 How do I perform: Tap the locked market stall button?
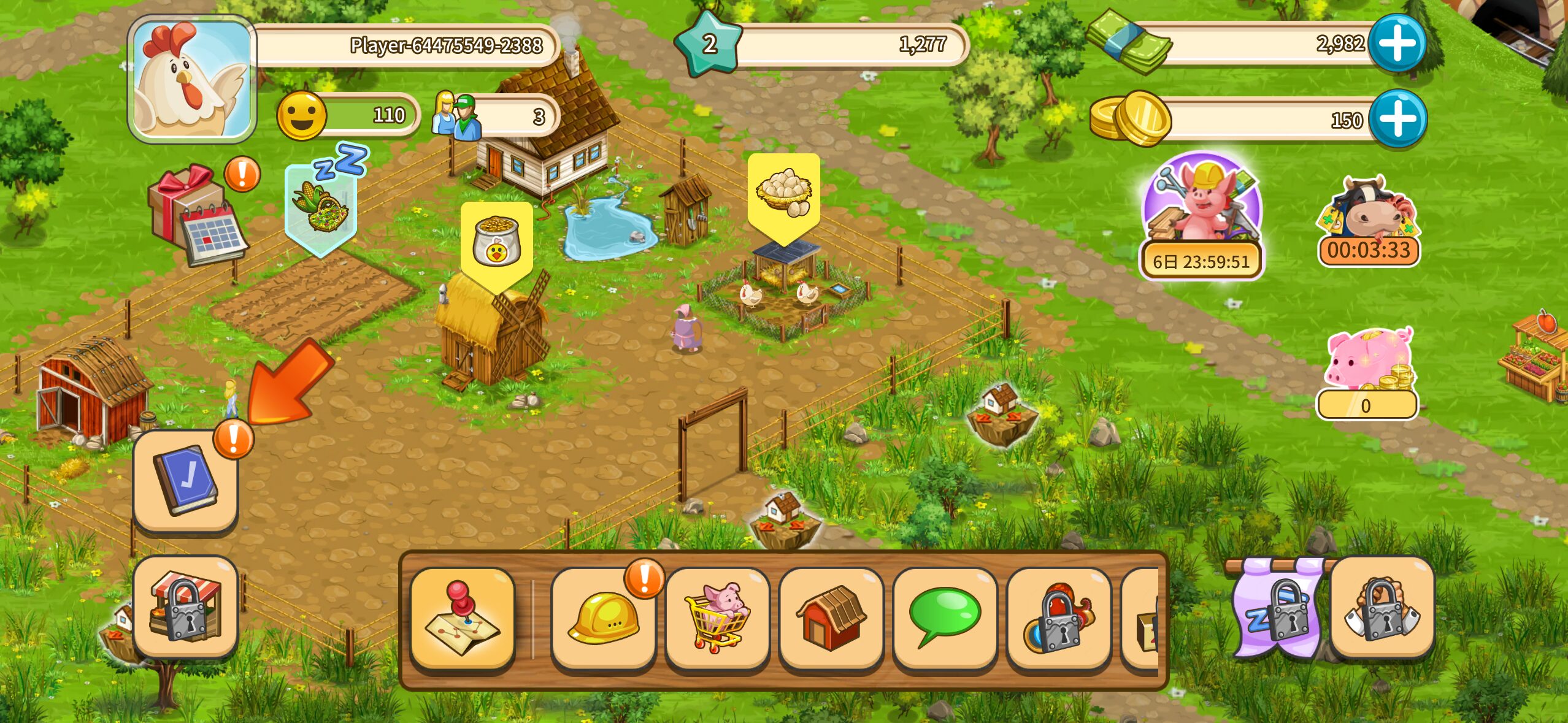186,607
